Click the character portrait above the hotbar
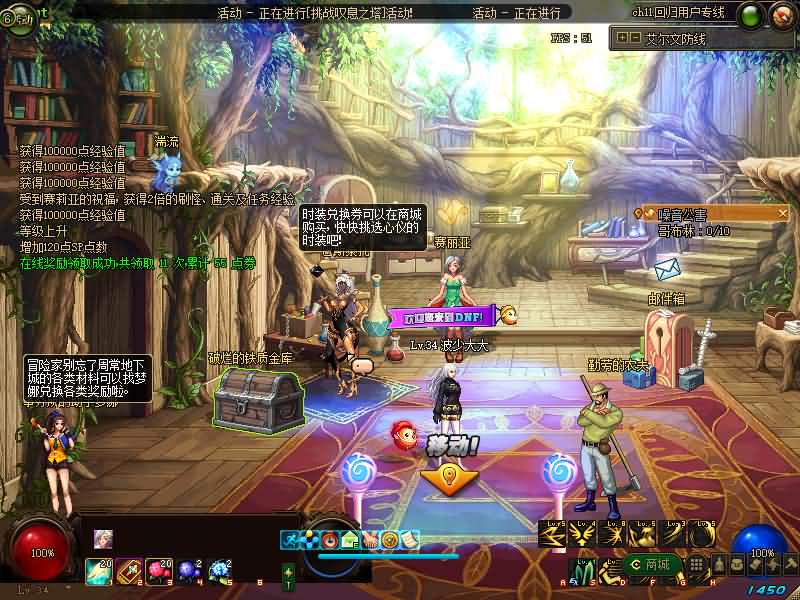800x600 pixels. [103, 539]
